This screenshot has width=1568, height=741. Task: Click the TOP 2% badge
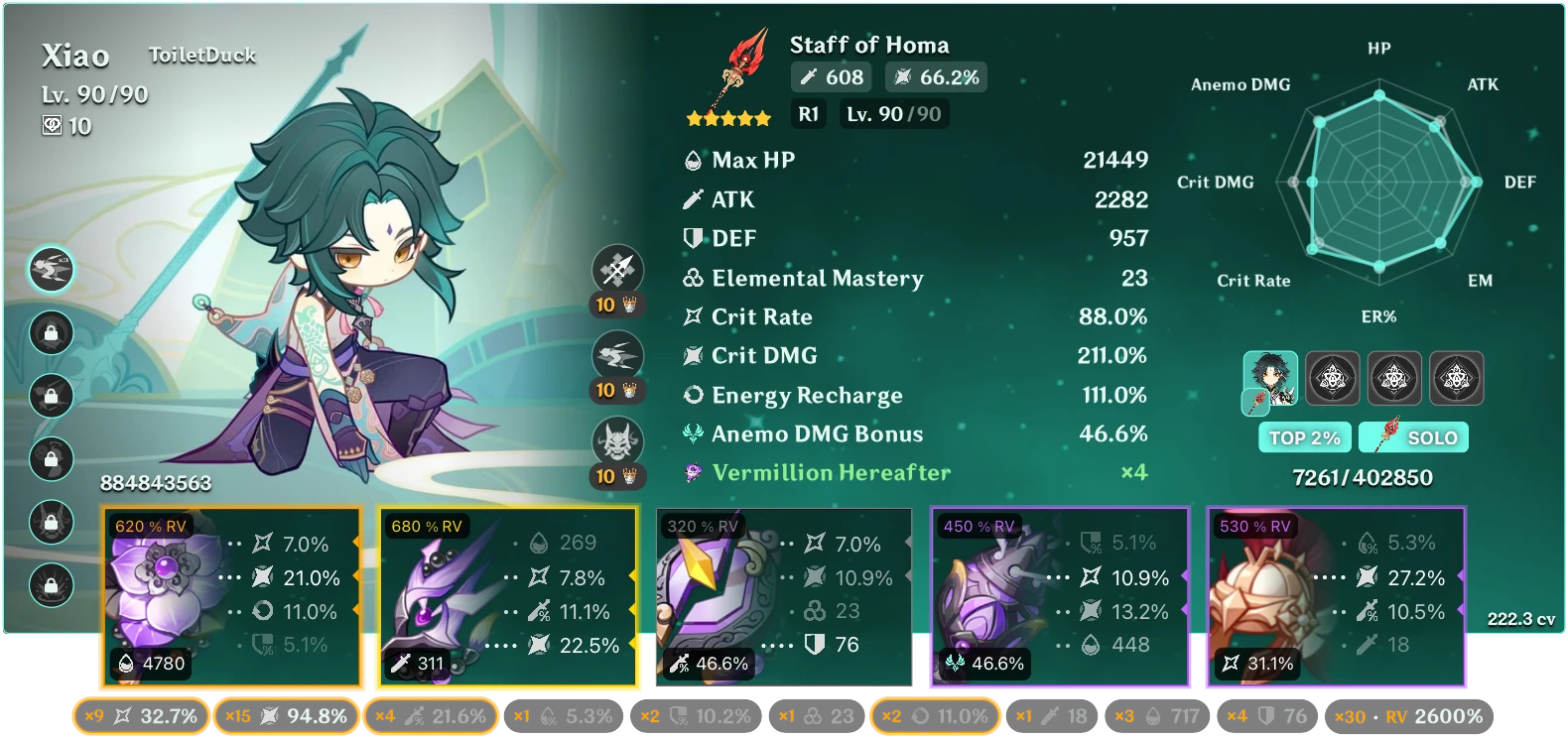[x=1303, y=436]
